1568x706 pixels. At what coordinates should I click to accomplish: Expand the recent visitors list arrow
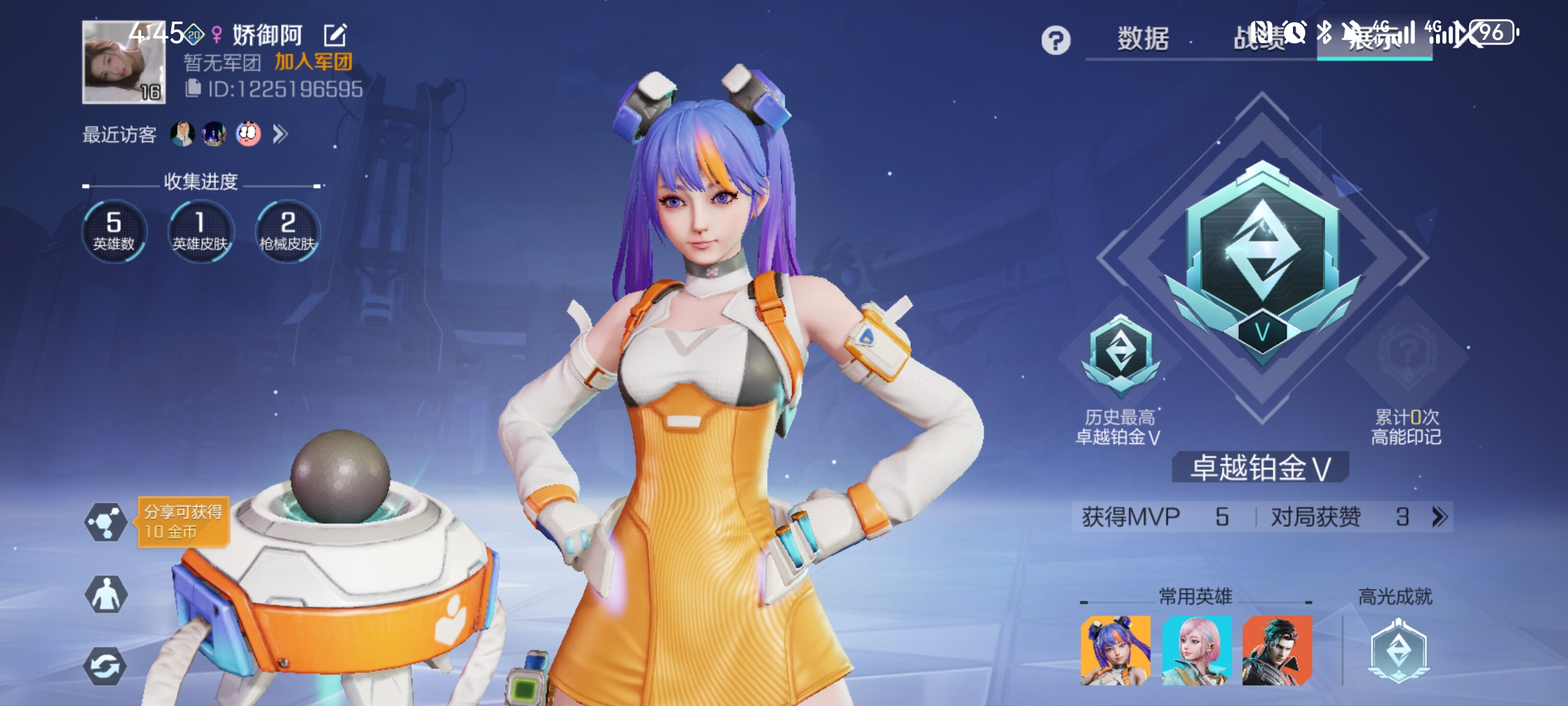[x=280, y=135]
